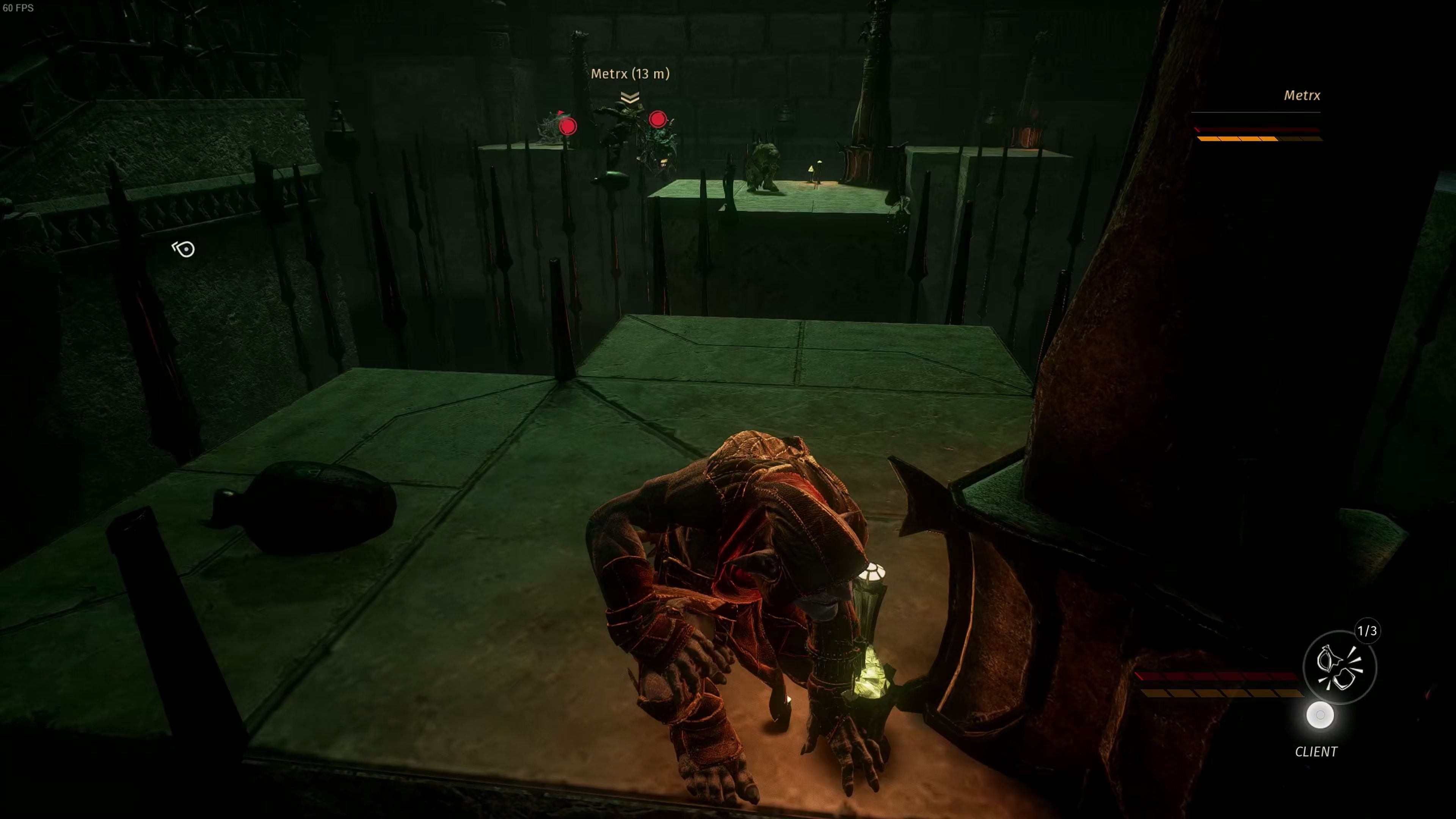
Task: Select the Metrx (13 m) teammate marker
Action: pyautogui.click(x=630, y=74)
